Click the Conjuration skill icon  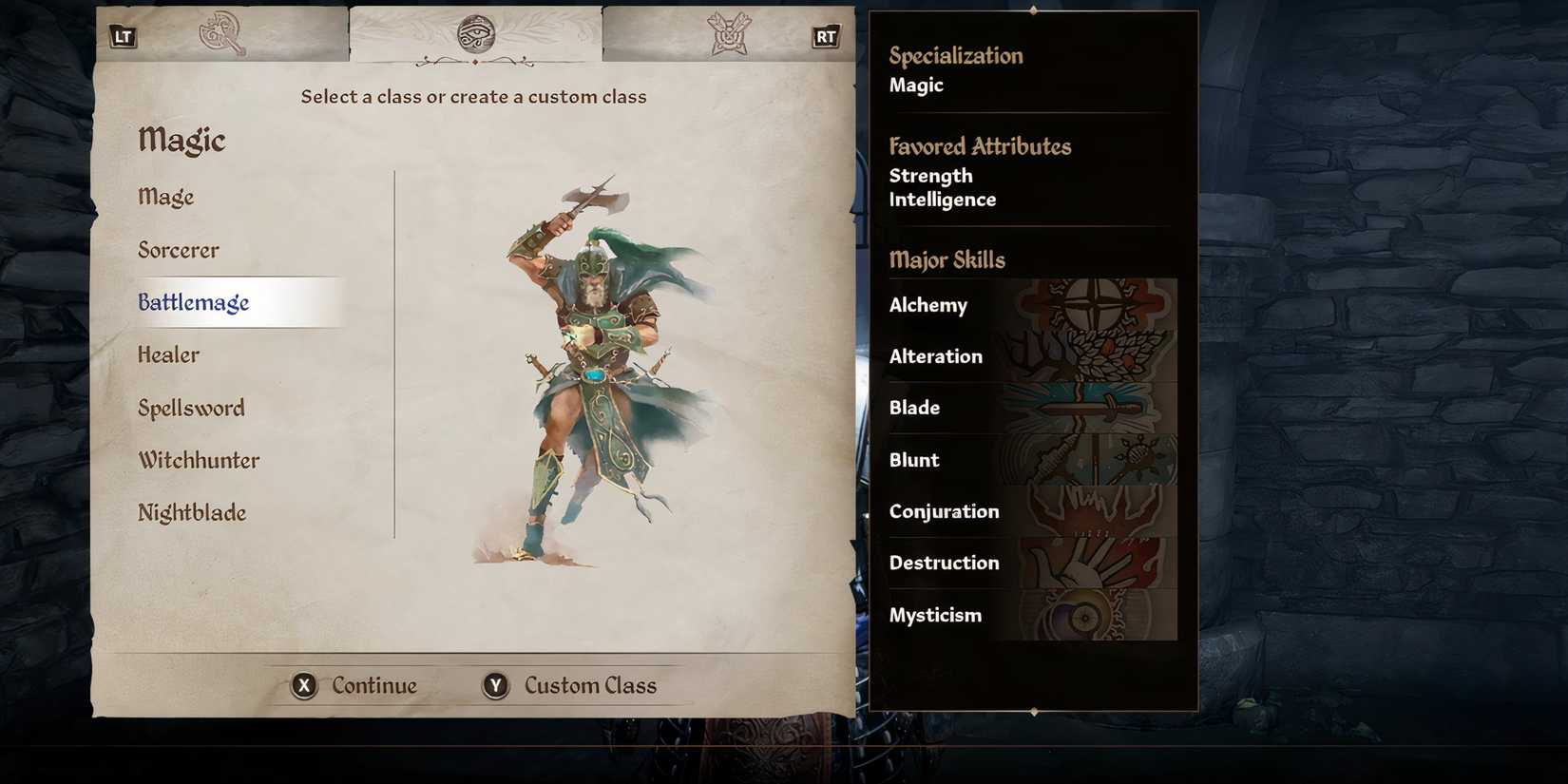pos(1093,510)
